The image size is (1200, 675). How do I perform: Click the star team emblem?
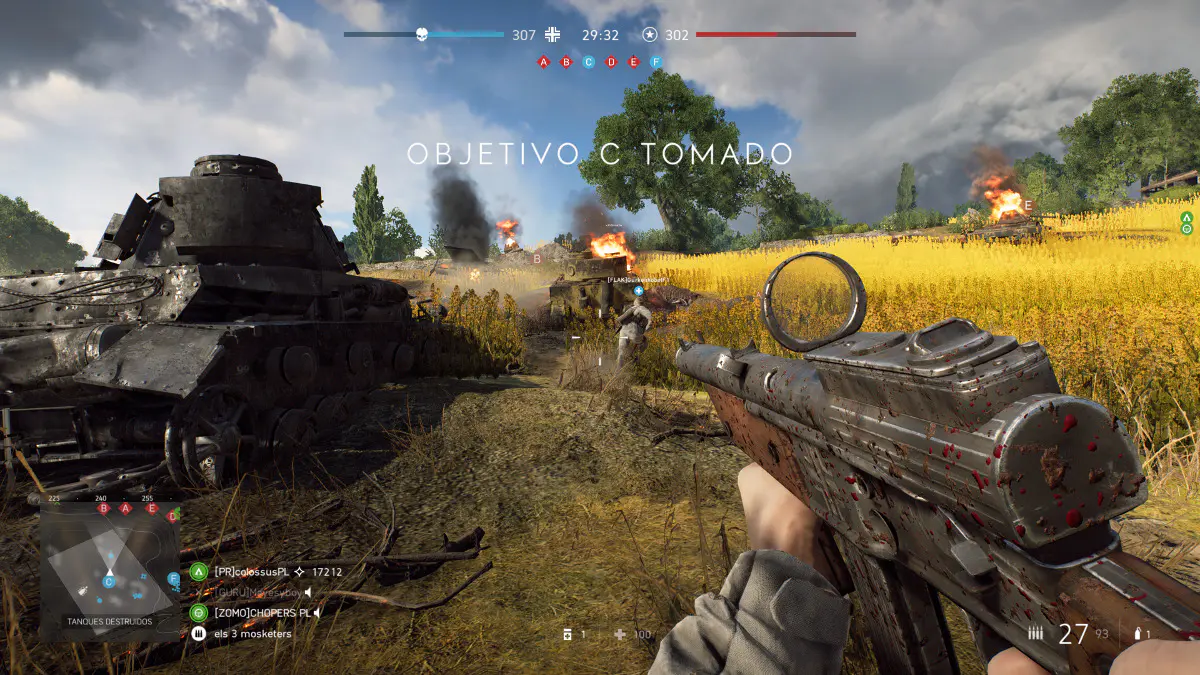[650, 35]
